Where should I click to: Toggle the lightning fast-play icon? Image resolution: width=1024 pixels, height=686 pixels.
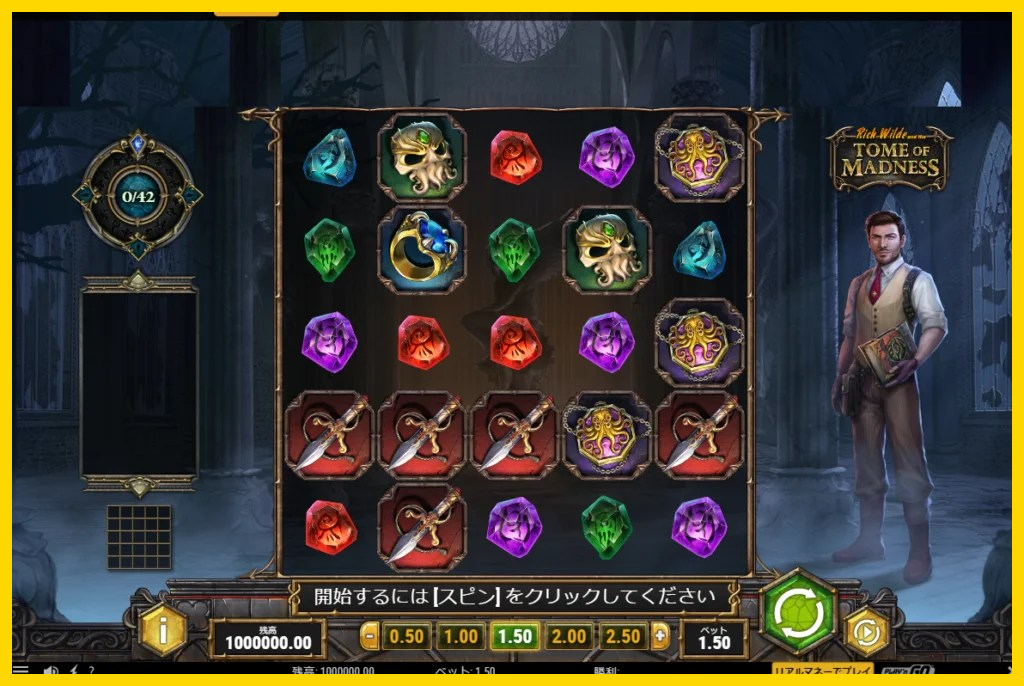72,671
